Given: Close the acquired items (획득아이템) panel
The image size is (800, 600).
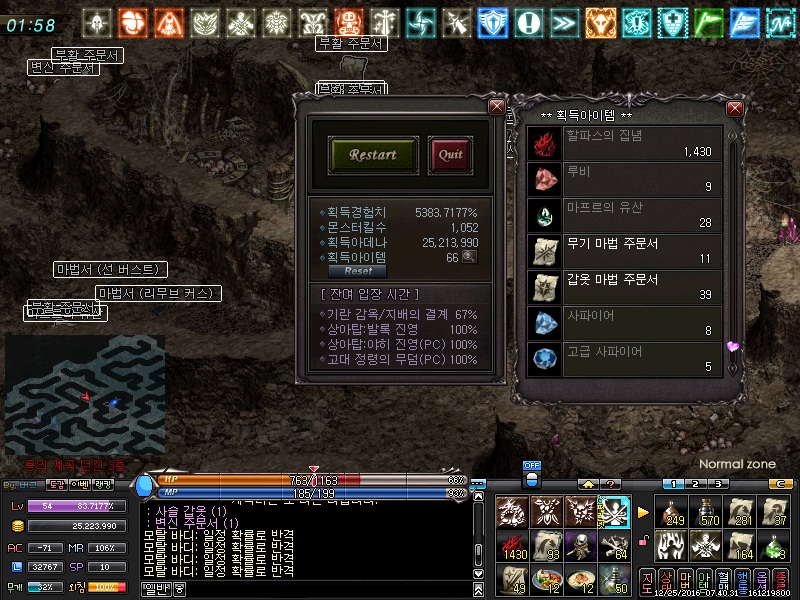Looking at the screenshot, I should [735, 108].
